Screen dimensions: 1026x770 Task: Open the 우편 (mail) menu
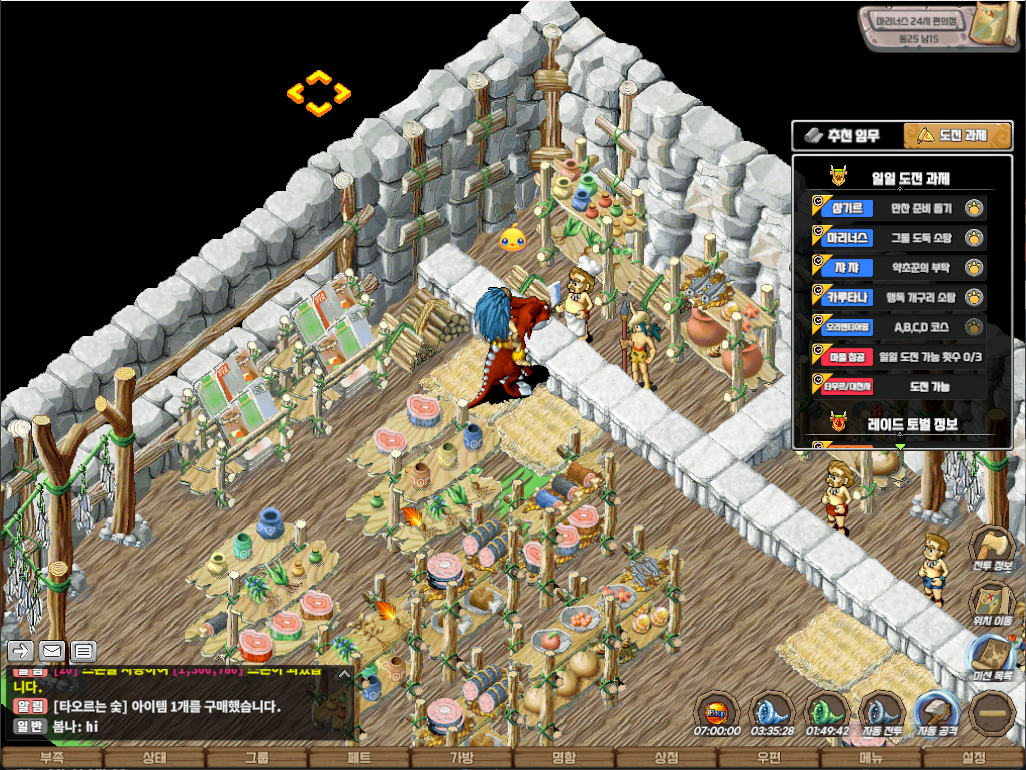coord(769,758)
